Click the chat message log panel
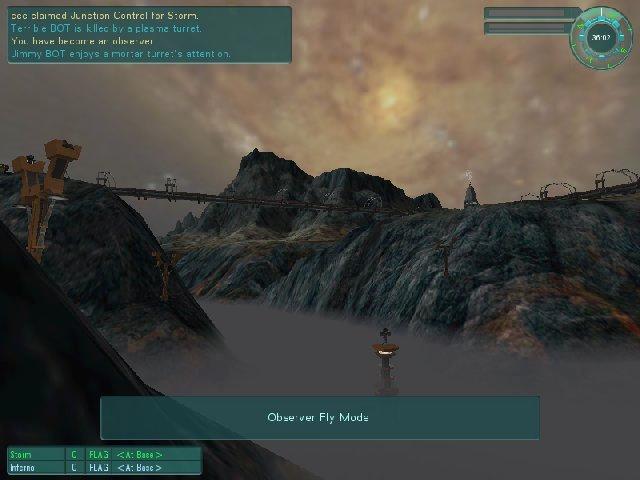Image resolution: width=640 pixels, height=480 pixels. point(148,34)
